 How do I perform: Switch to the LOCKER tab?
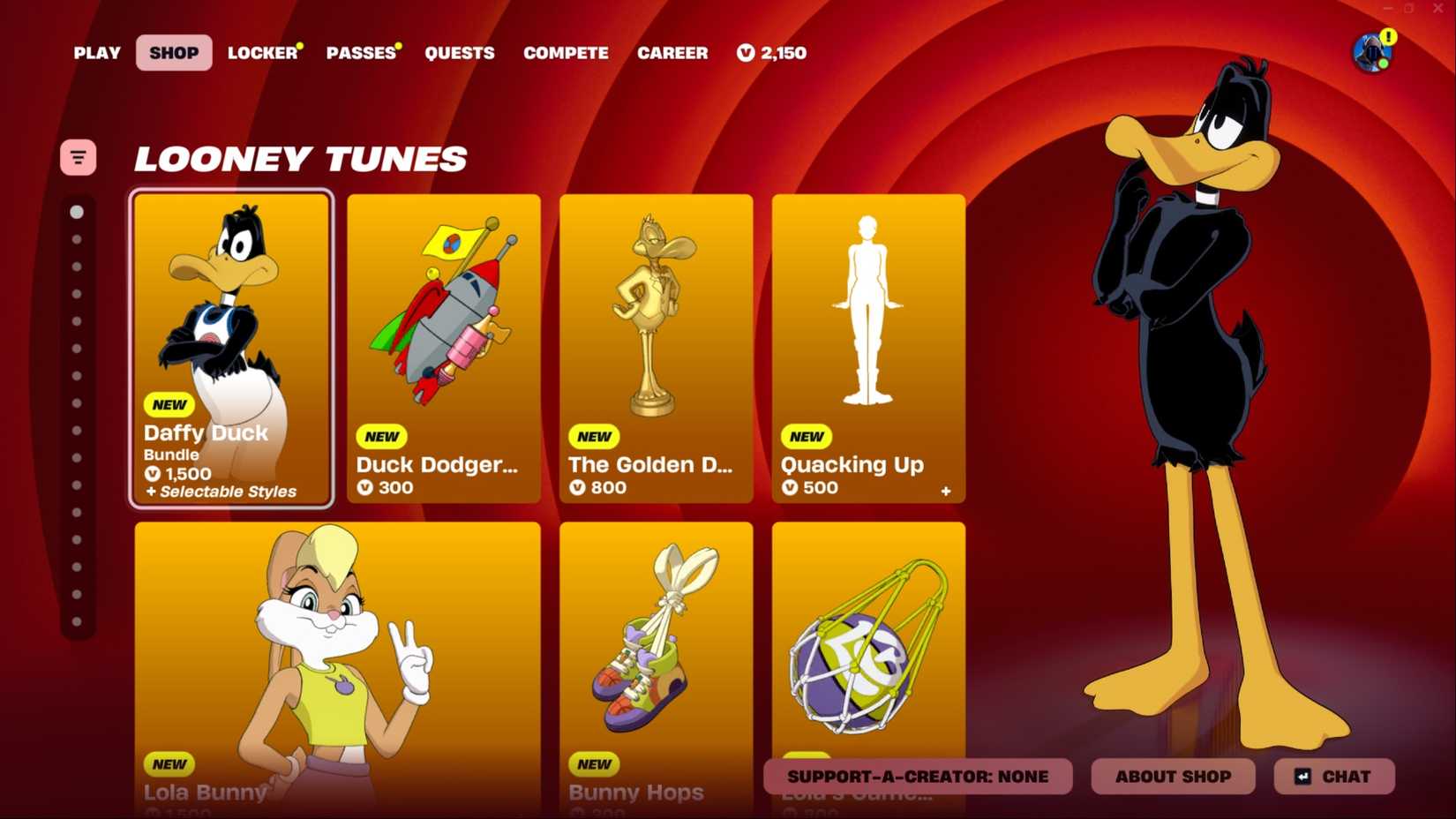coord(260,53)
